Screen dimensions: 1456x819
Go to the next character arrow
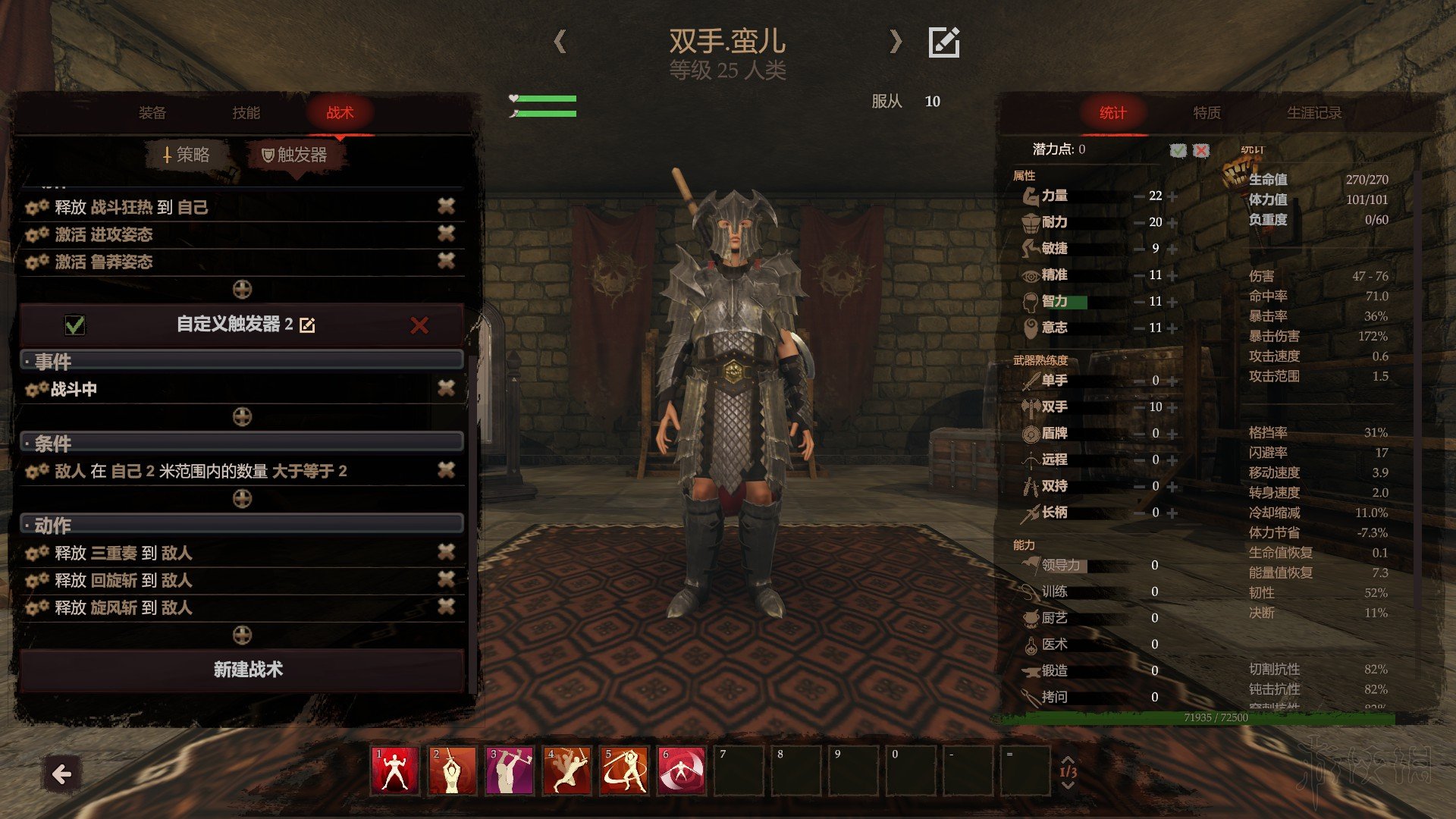pyautogui.click(x=896, y=41)
